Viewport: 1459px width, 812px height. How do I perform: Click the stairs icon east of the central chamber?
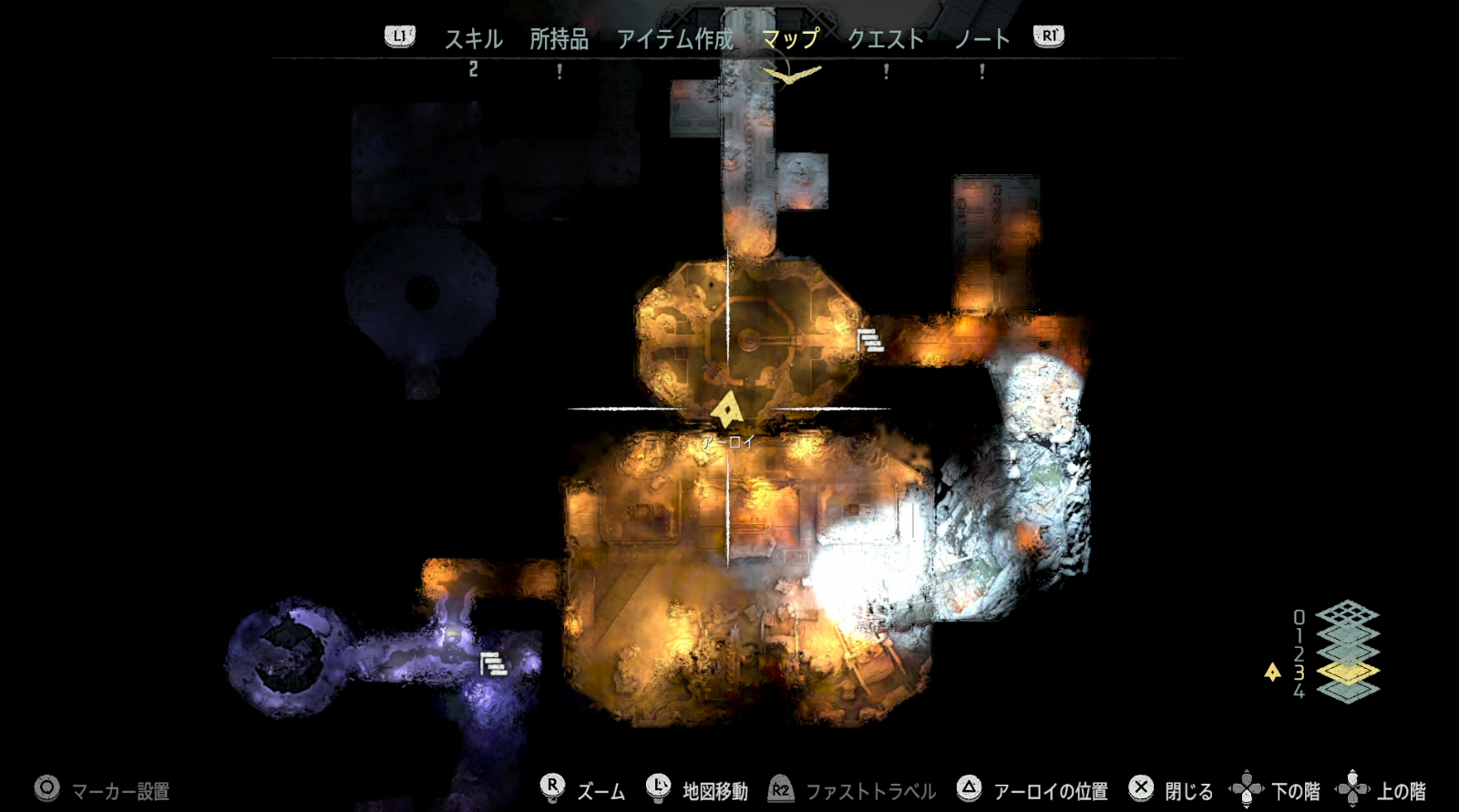[x=868, y=342]
